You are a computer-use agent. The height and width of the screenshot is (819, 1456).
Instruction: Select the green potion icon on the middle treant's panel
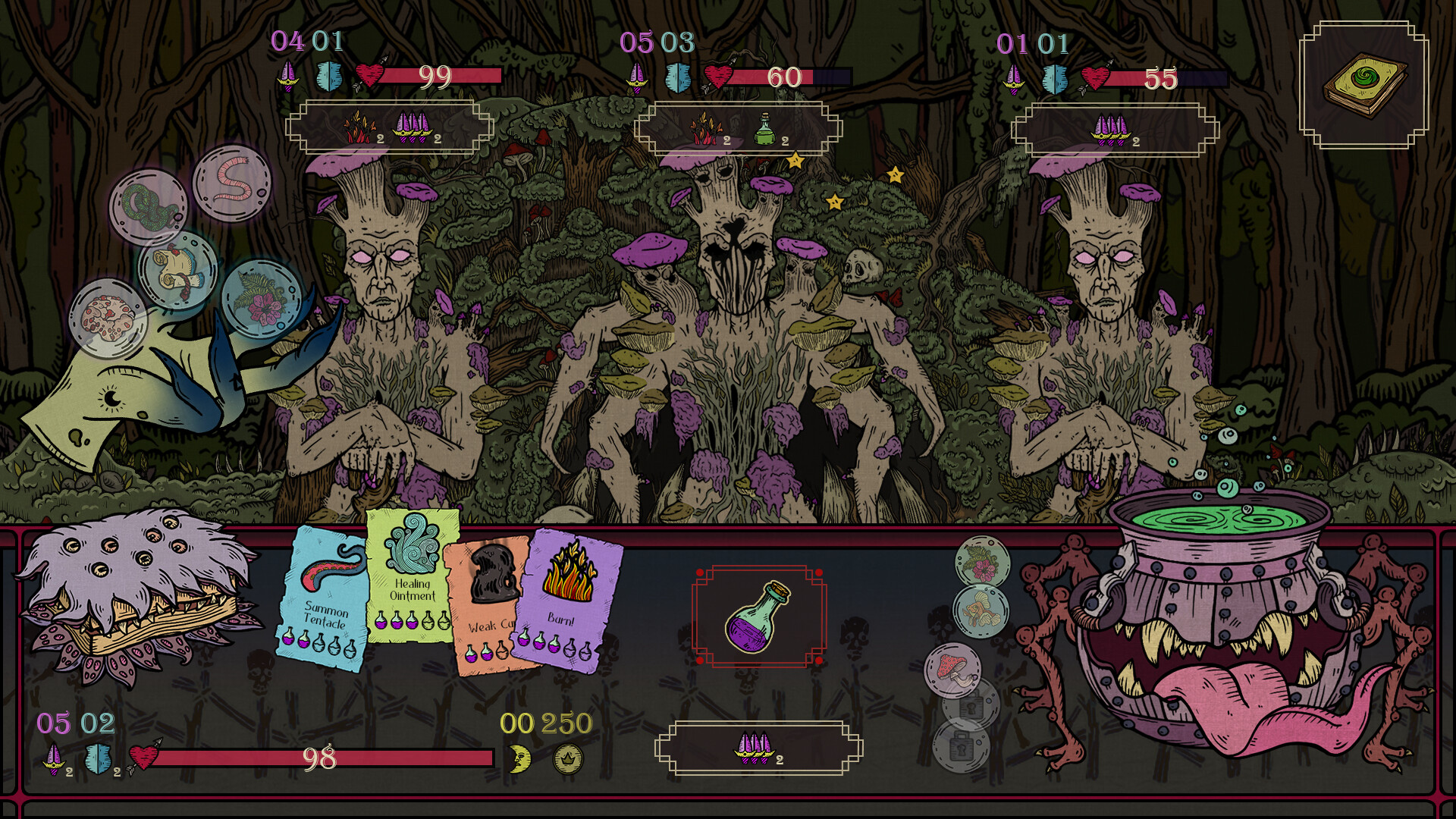764,129
